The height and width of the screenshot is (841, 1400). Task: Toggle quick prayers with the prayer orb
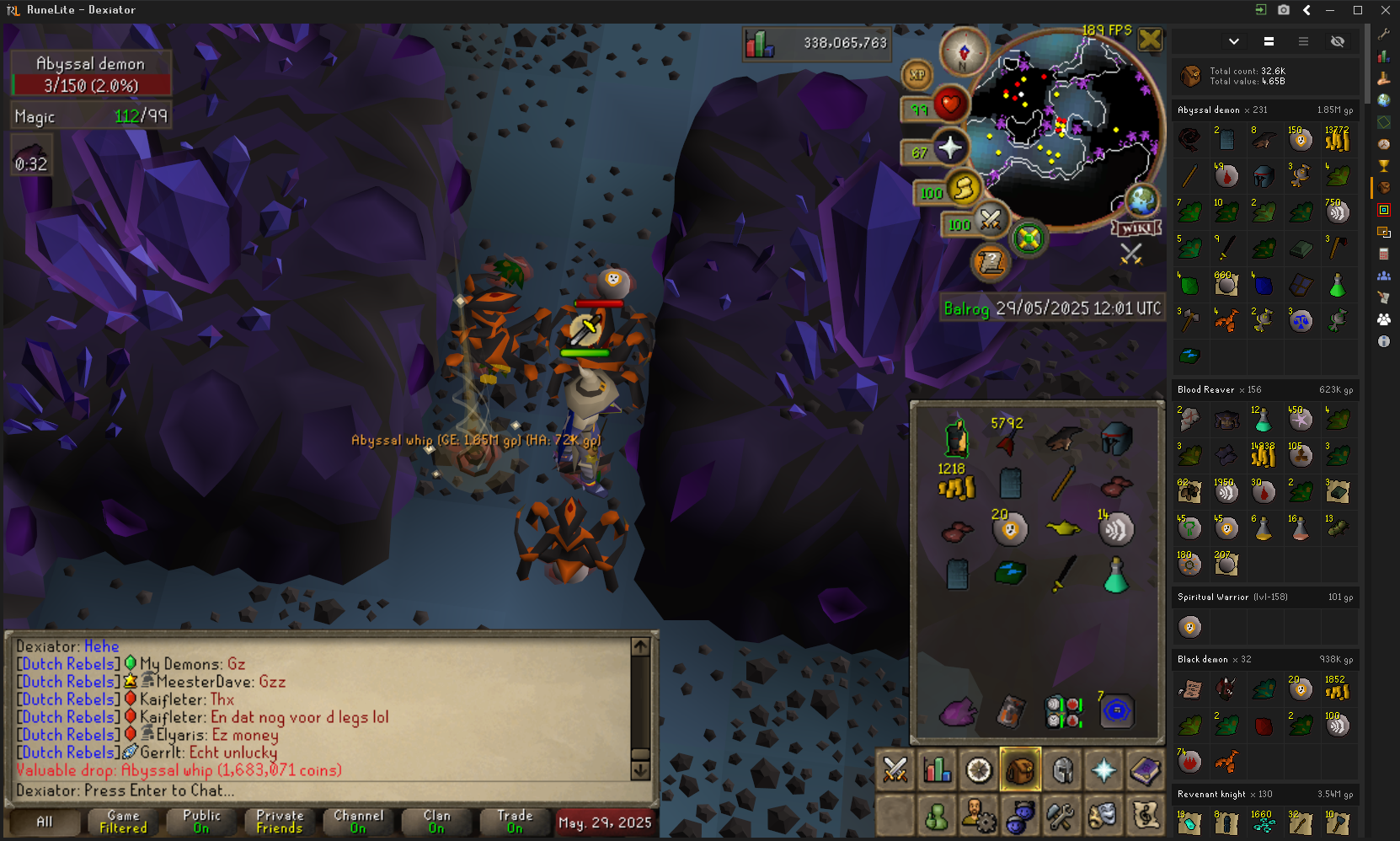point(949,148)
